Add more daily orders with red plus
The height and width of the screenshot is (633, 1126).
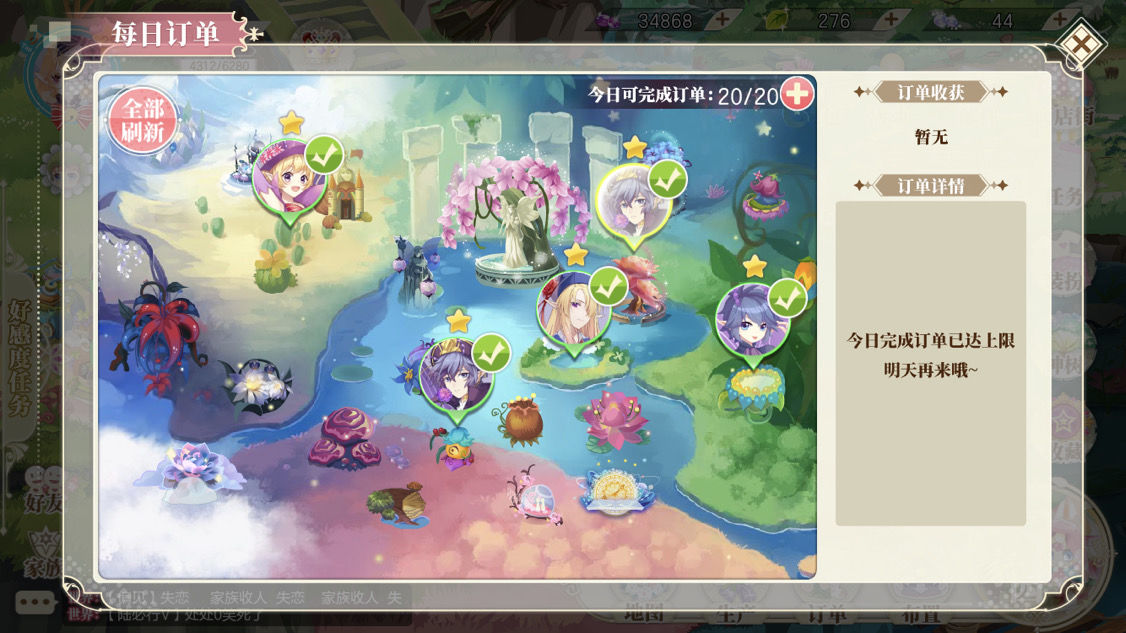click(x=797, y=94)
